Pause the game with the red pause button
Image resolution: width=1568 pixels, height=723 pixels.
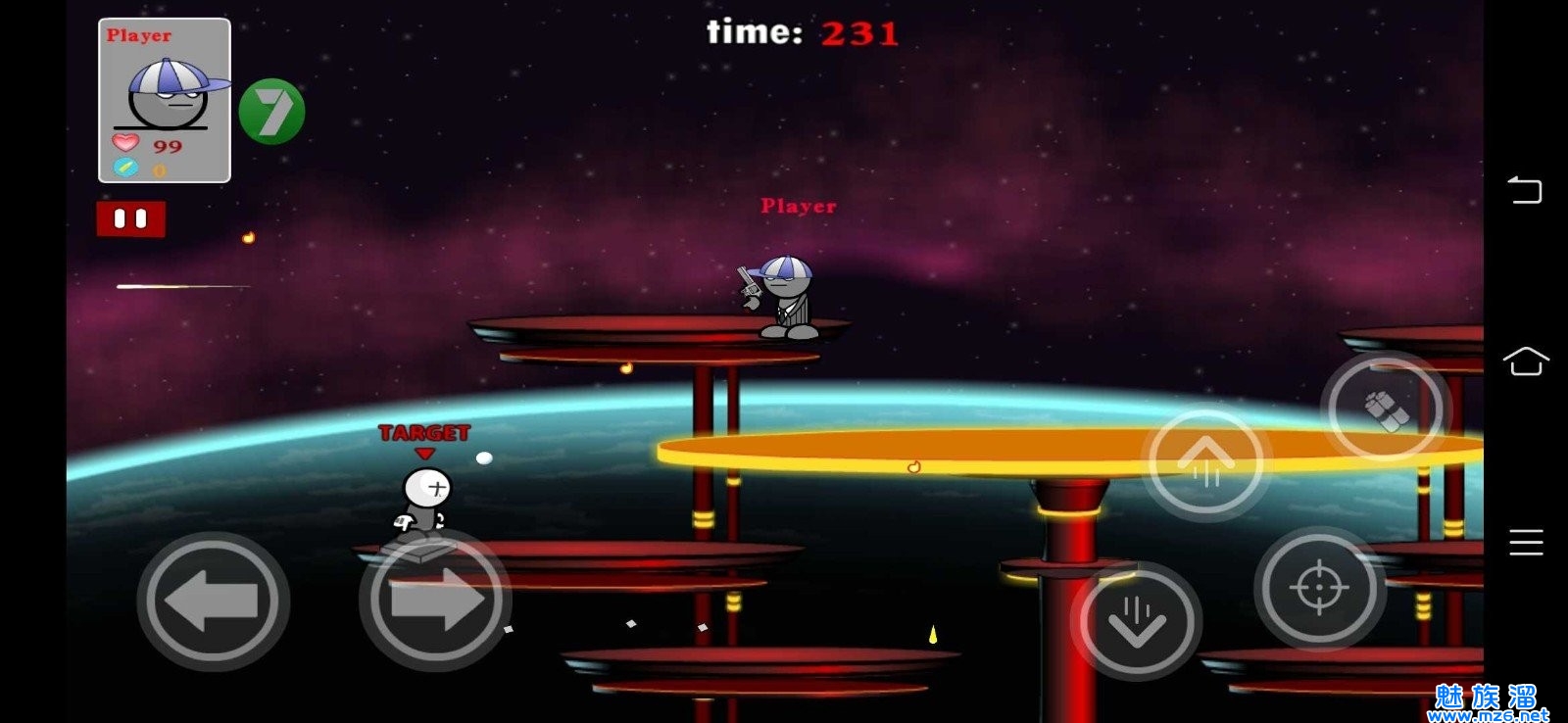click(x=130, y=218)
